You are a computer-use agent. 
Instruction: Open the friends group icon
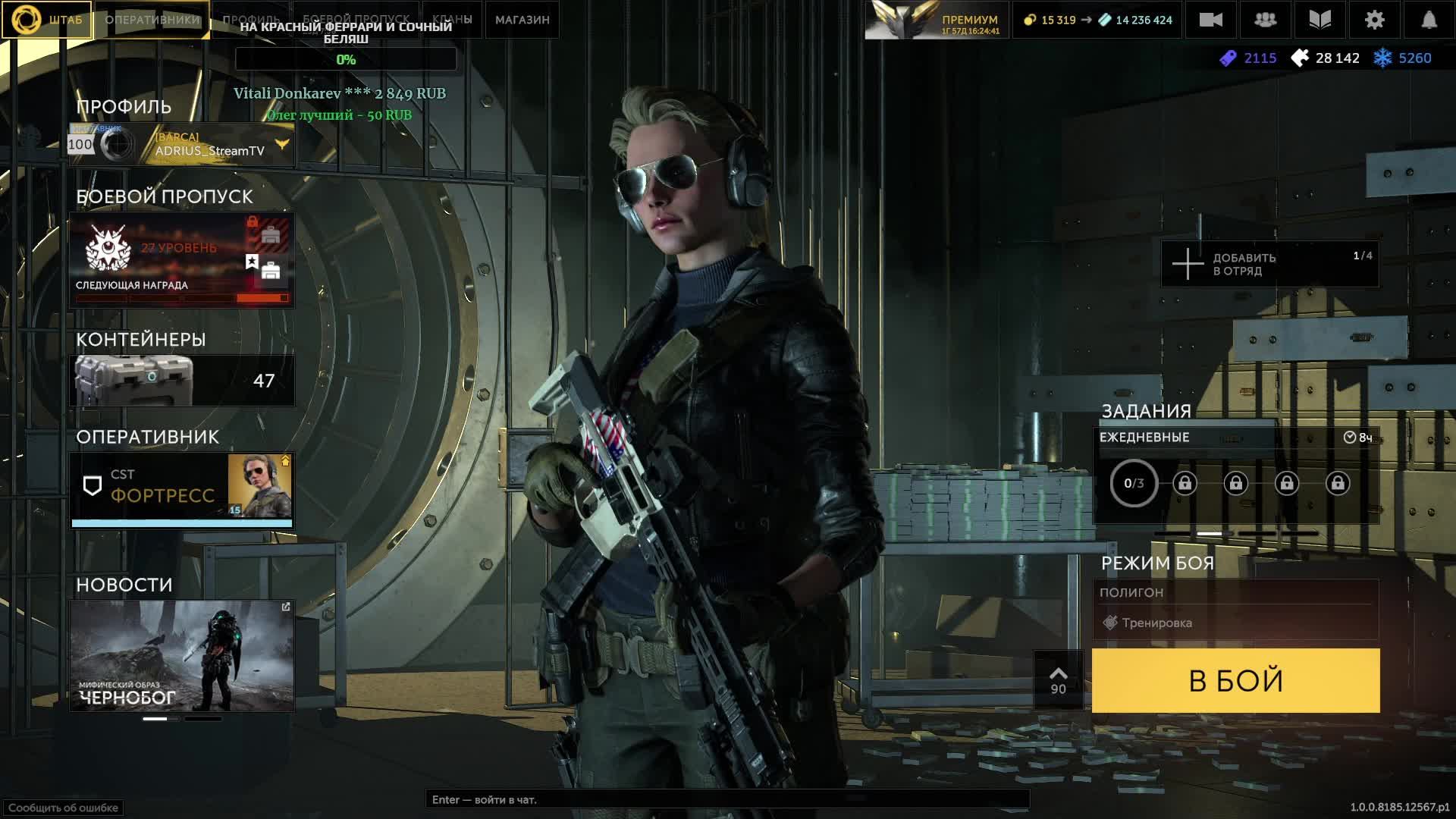pyautogui.click(x=1265, y=20)
